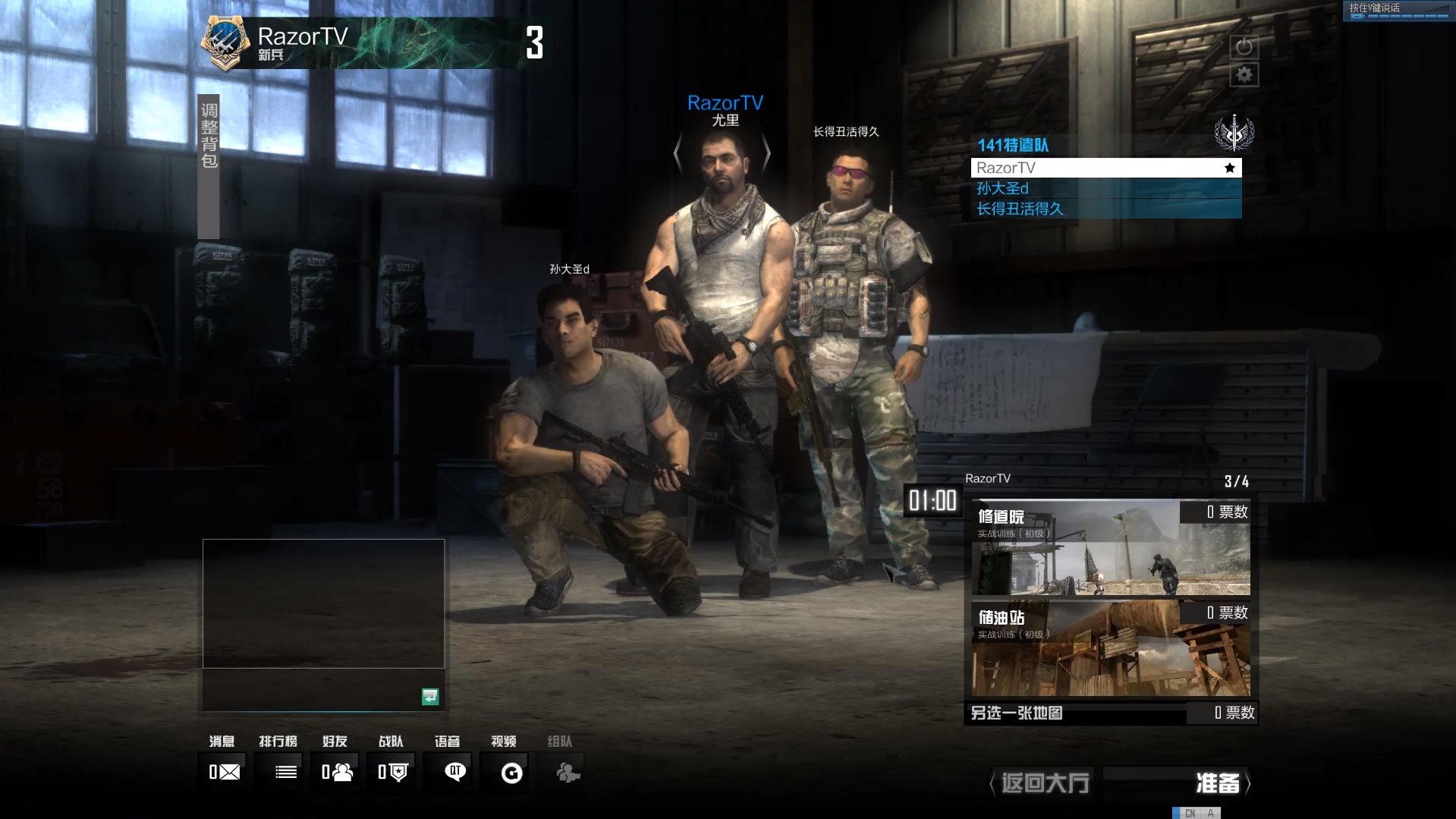
Task: Switch to next character with right arrow
Action: click(766, 154)
